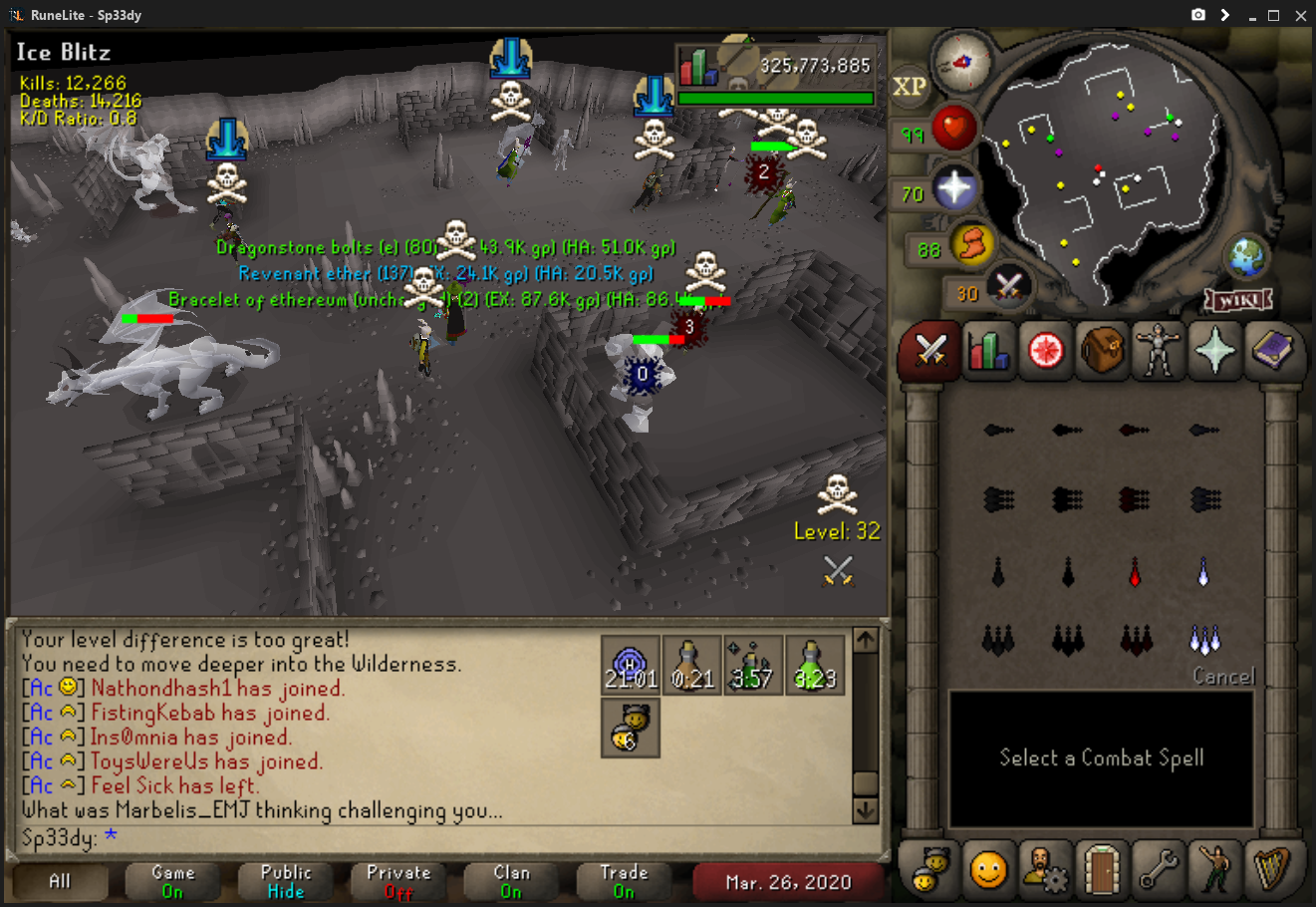Screen dimensions: 1316x907
Task: Select the Ice Barrage triple ice-drop spell
Action: click(1203, 639)
